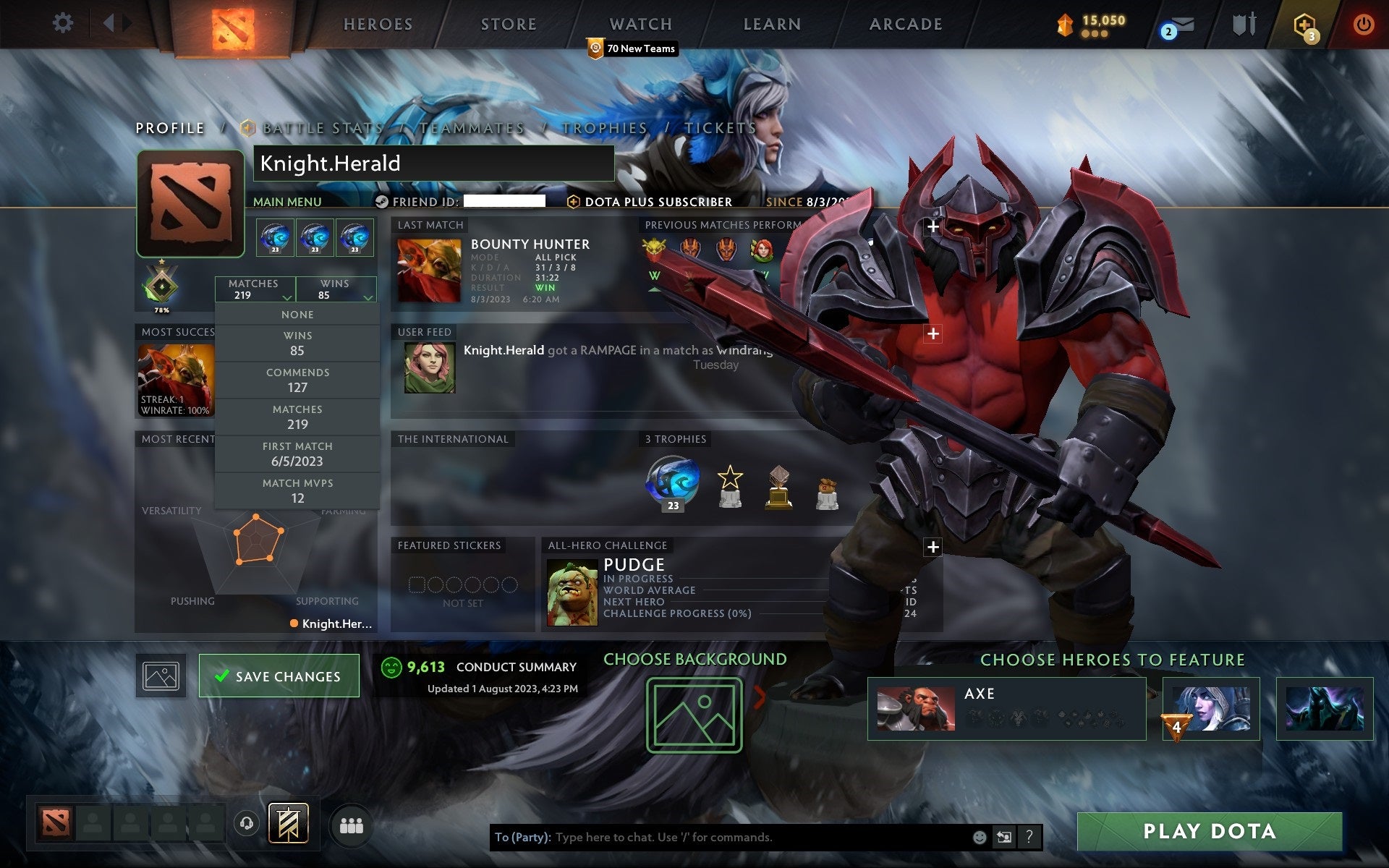Click the party chat input field
The width and height of the screenshot is (1389, 868).
[723, 838]
